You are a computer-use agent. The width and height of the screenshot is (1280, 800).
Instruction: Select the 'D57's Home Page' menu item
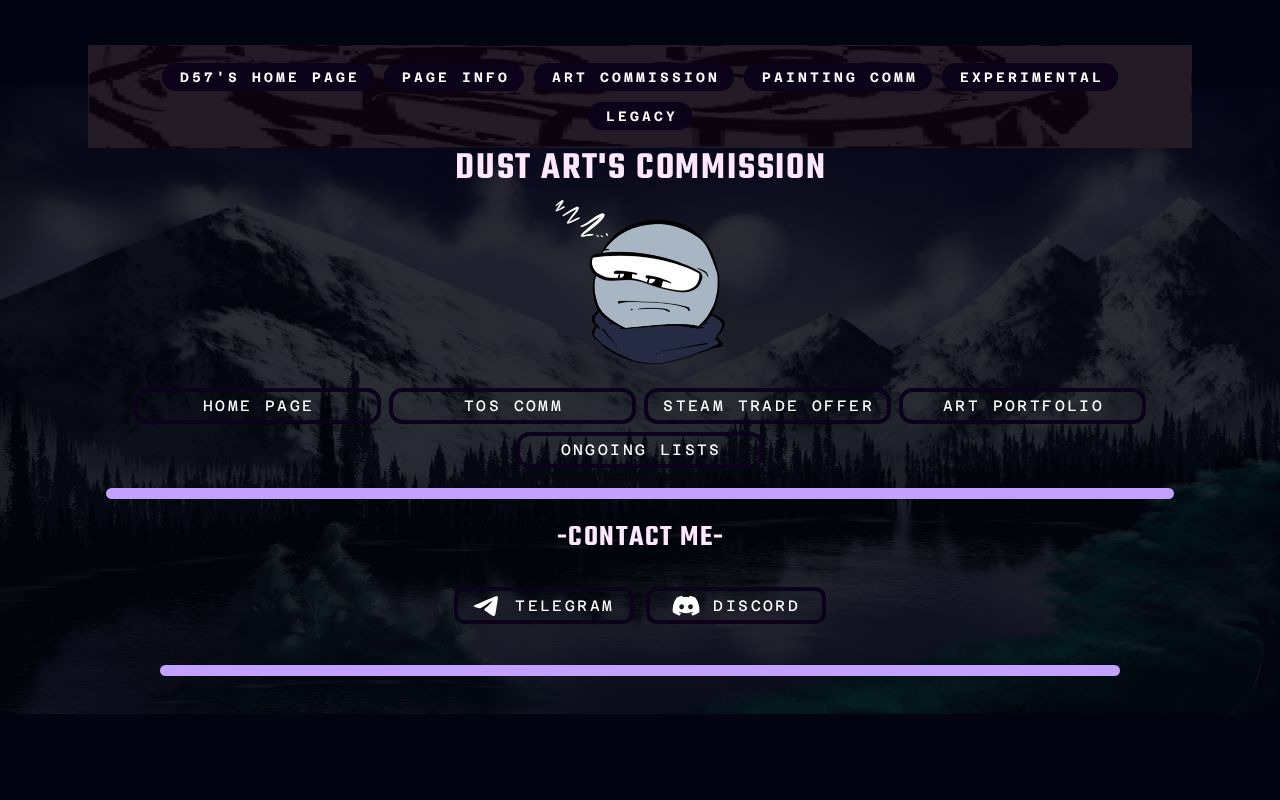click(x=268, y=77)
